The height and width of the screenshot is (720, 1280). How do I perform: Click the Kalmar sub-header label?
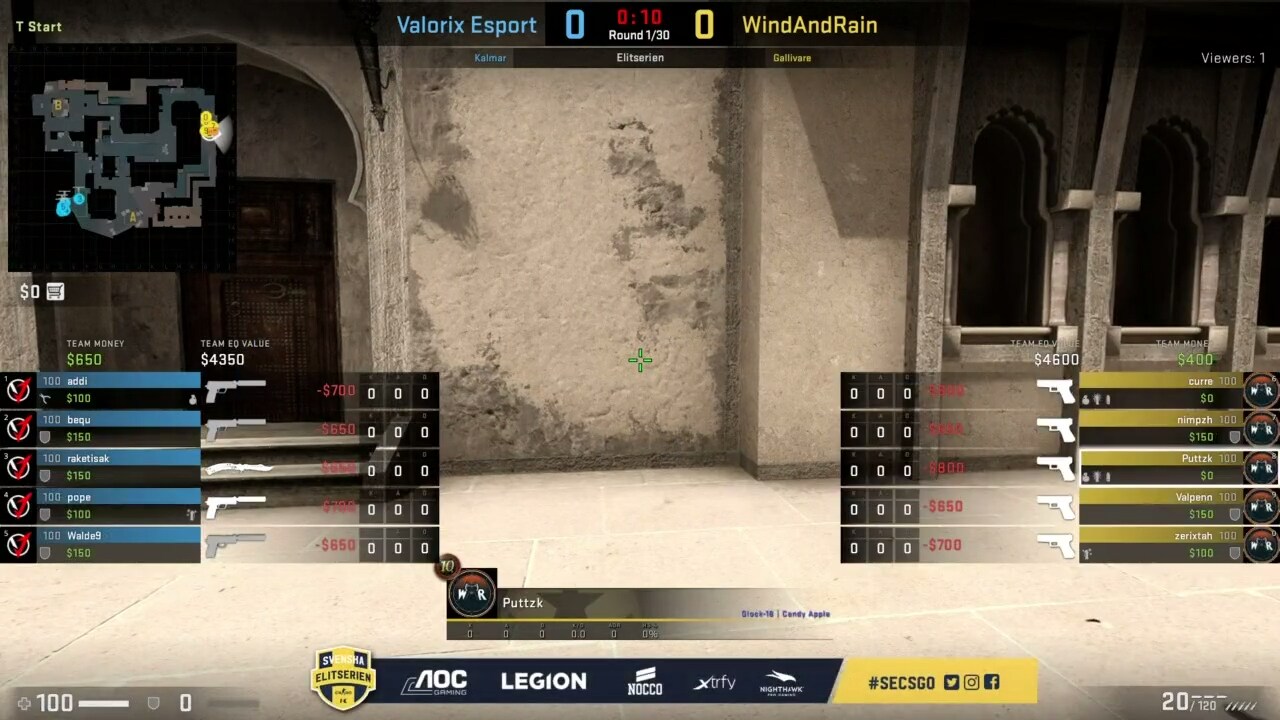tap(490, 57)
